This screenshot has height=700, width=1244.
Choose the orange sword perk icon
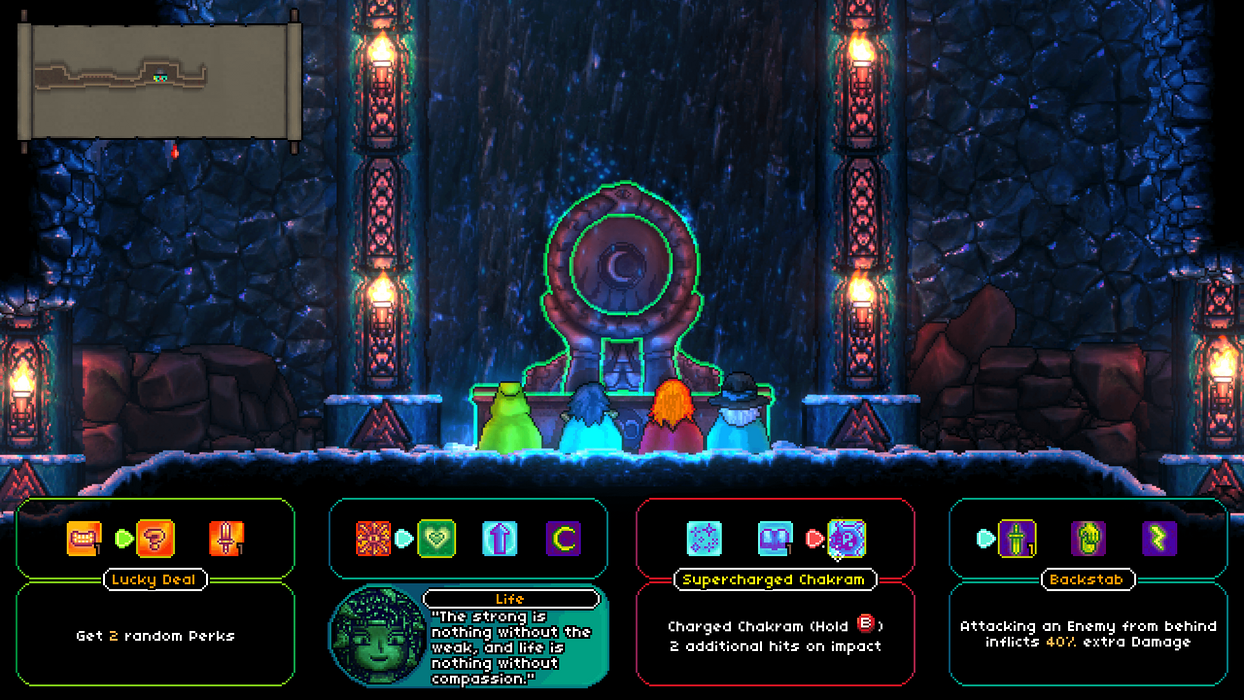pos(227,539)
